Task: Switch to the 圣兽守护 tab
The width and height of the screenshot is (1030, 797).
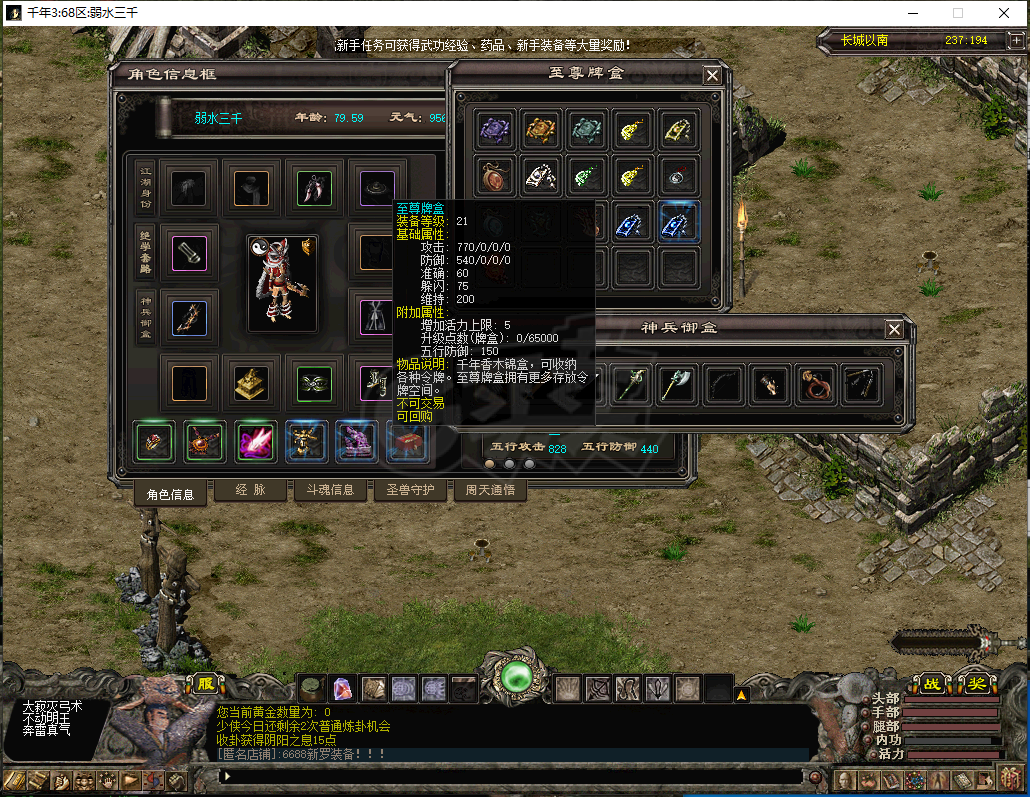Action: coord(409,490)
